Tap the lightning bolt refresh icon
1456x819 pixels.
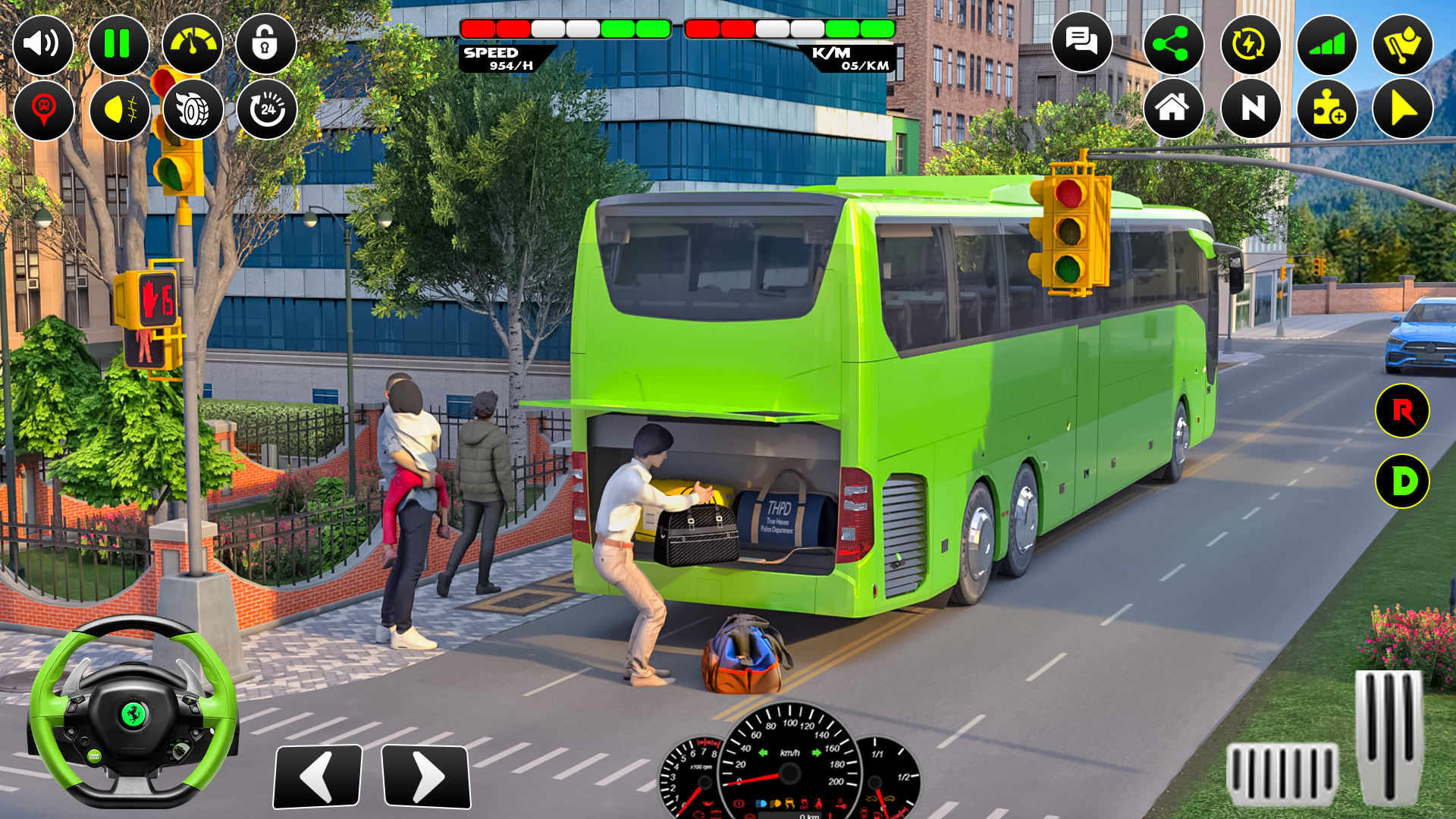1250,45
